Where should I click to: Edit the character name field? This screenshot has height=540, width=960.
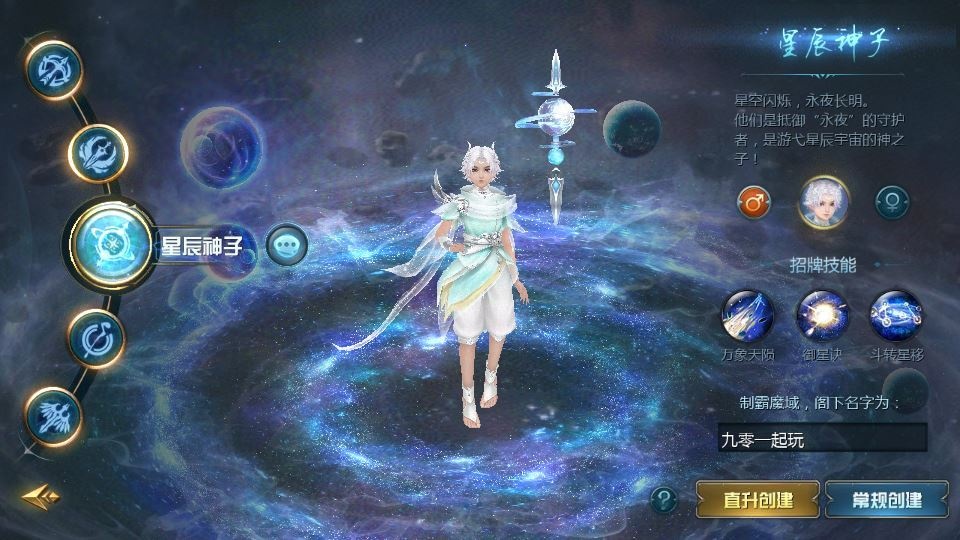click(x=822, y=438)
